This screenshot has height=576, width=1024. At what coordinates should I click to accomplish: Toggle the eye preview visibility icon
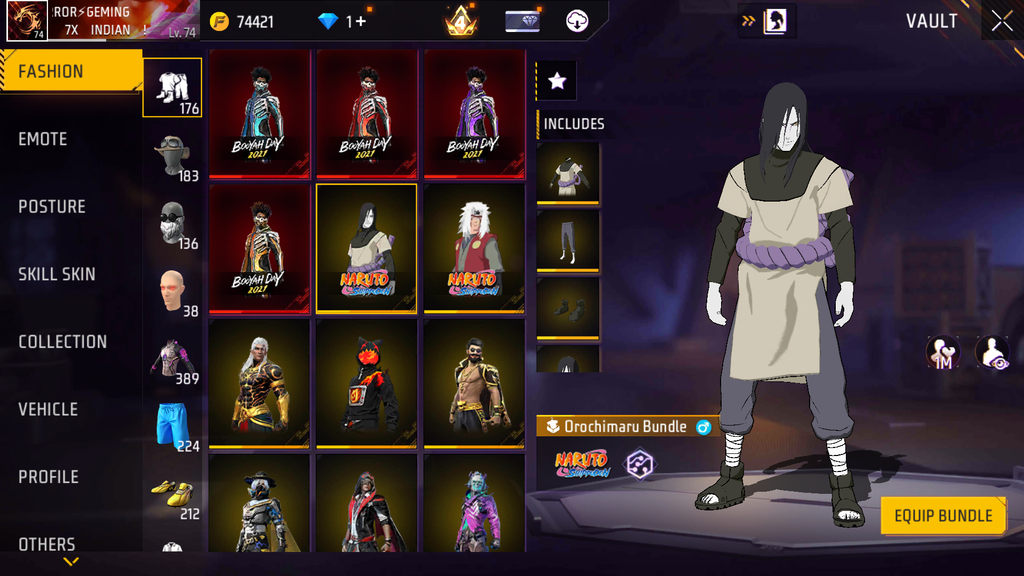pyautogui.click(x=991, y=352)
